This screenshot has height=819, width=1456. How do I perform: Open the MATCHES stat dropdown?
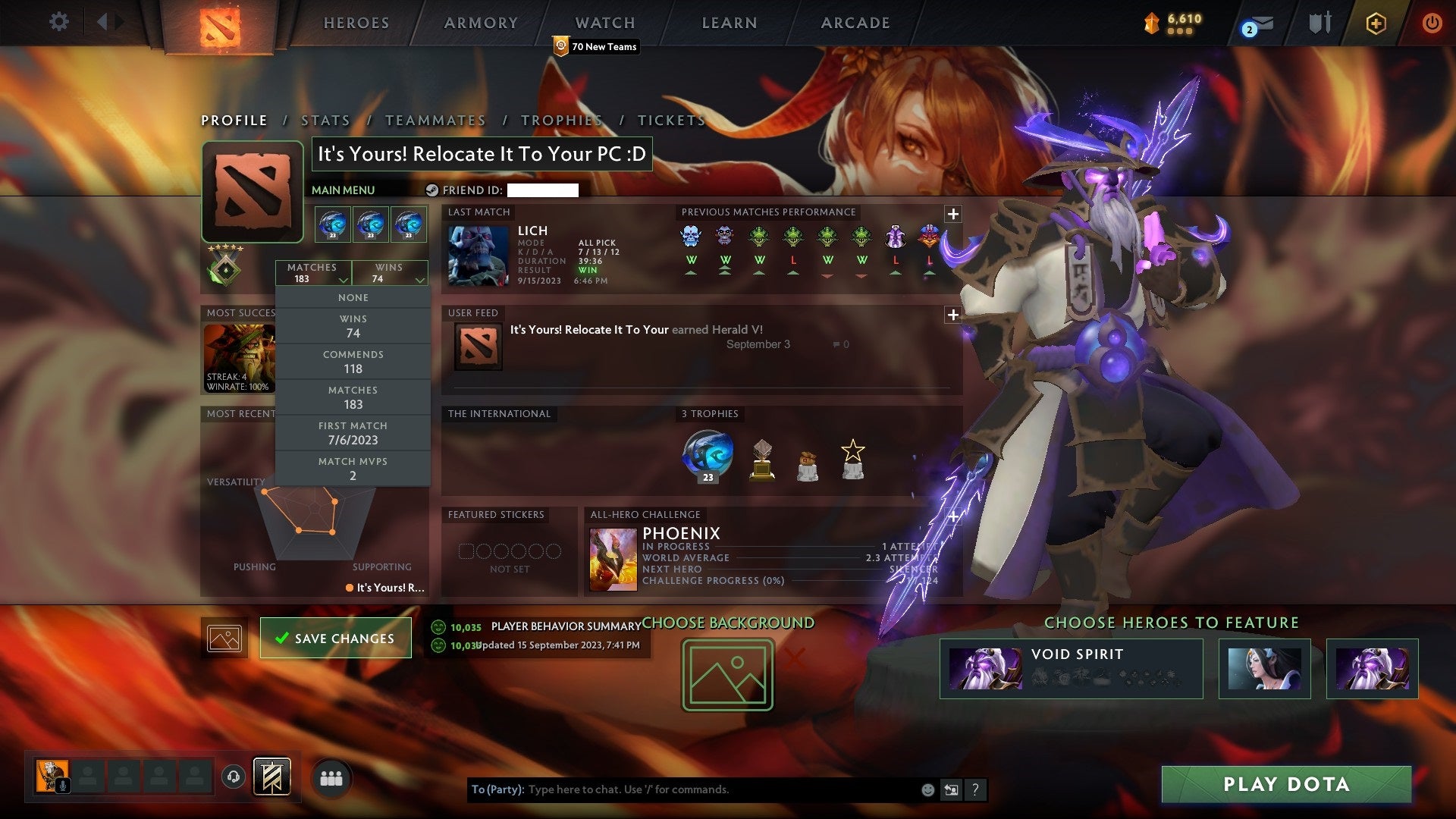tap(313, 273)
